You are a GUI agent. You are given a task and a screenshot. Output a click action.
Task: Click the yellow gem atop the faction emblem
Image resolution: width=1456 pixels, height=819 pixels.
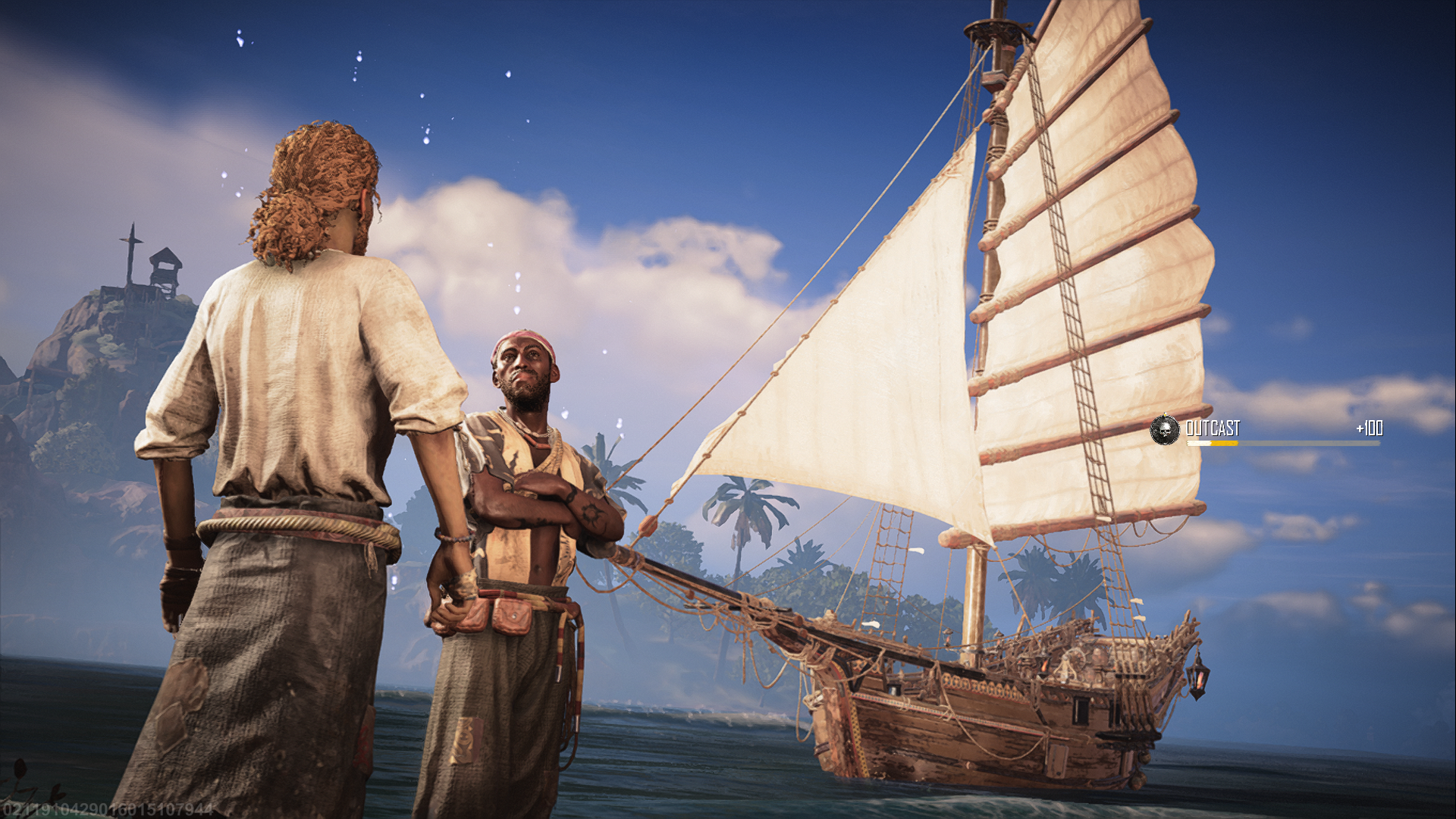(1166, 414)
